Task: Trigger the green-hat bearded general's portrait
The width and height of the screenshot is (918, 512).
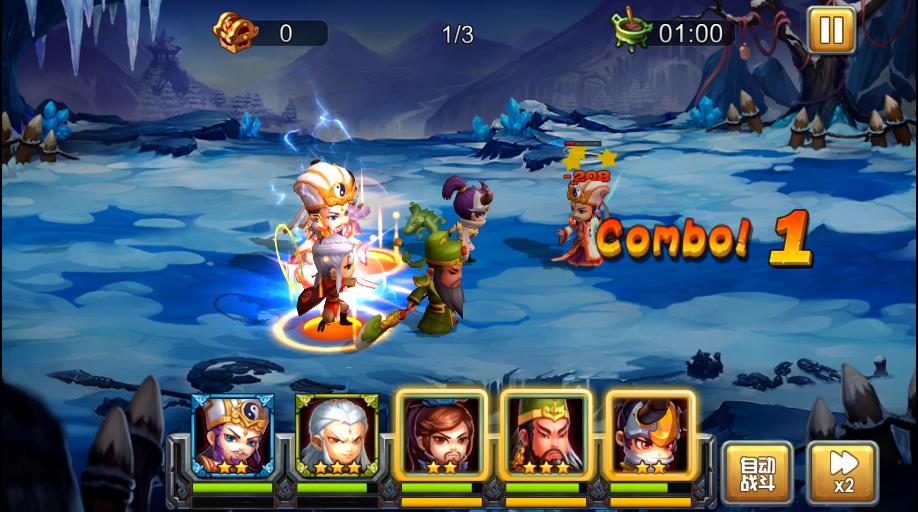Action: pyautogui.click(x=546, y=435)
